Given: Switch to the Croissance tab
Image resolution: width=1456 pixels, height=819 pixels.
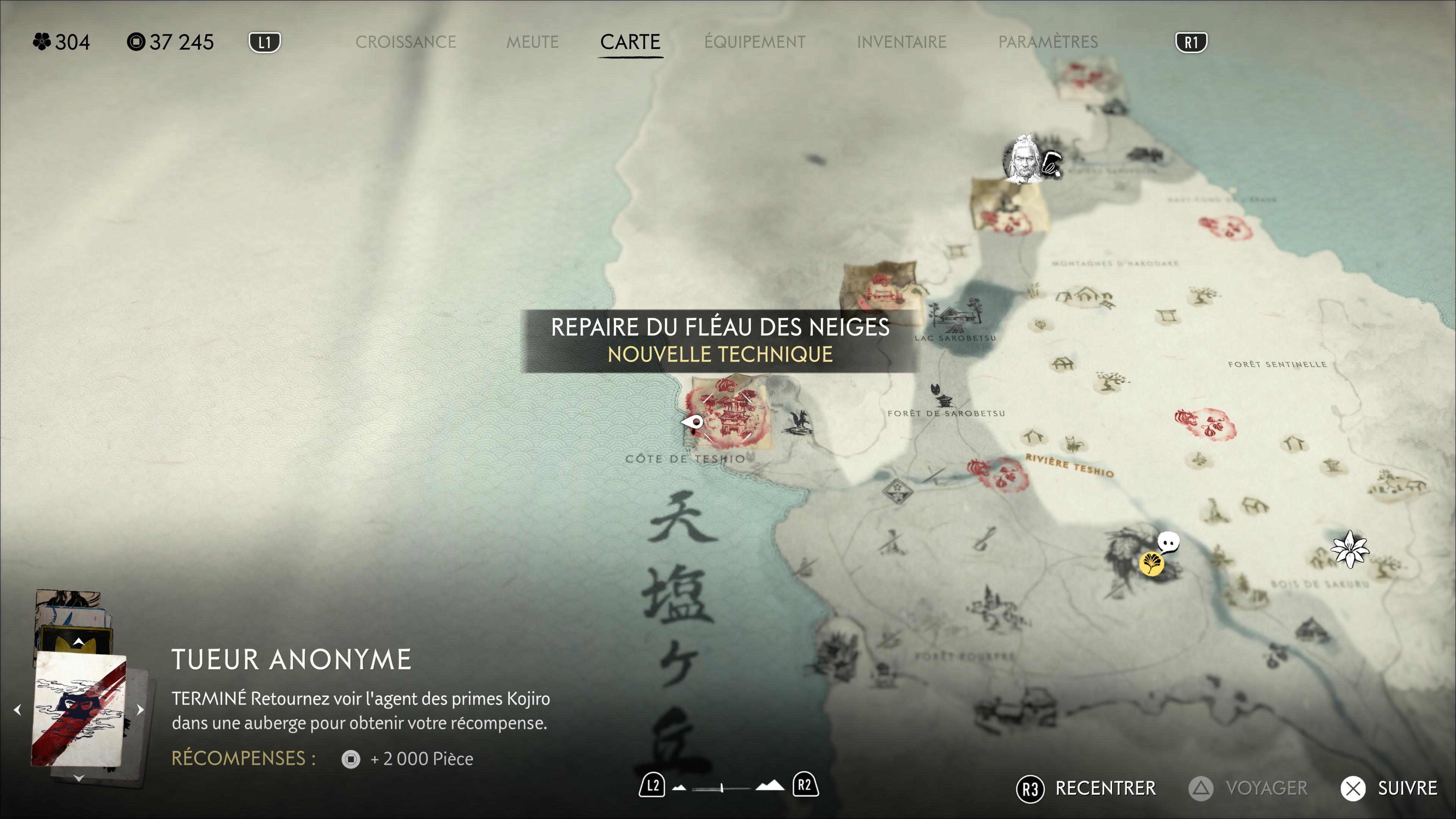Looking at the screenshot, I should pos(405,42).
